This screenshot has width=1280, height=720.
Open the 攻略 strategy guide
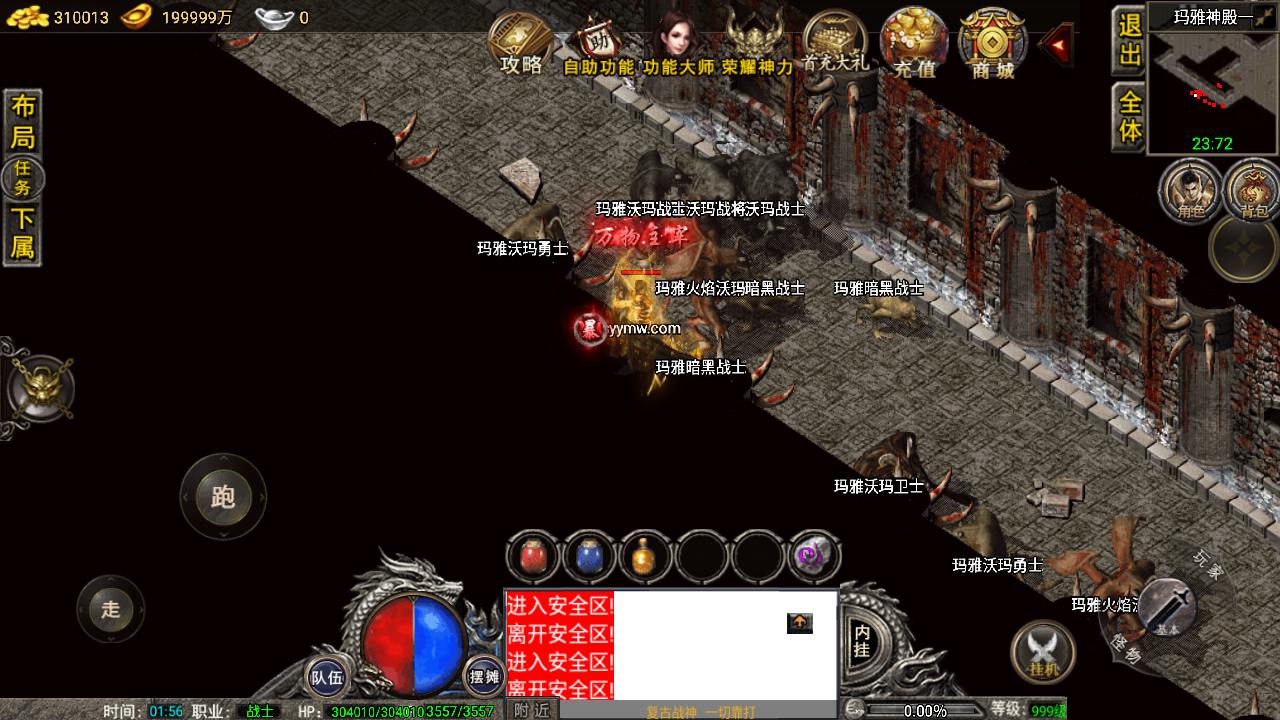521,44
